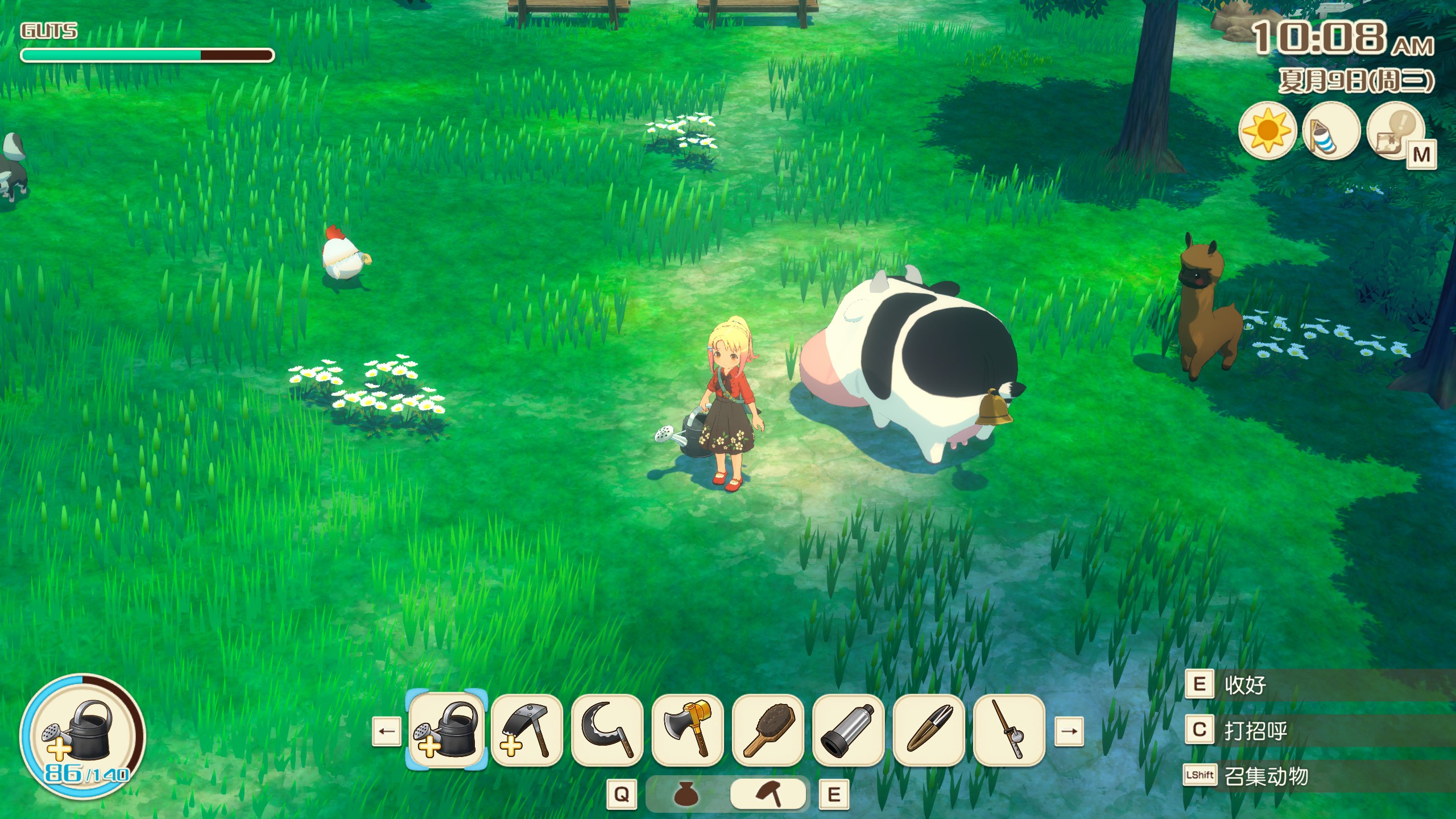Screen dimensions: 1456x819
Task: Equip the hoe from the hotbar
Action: pos(527,731)
